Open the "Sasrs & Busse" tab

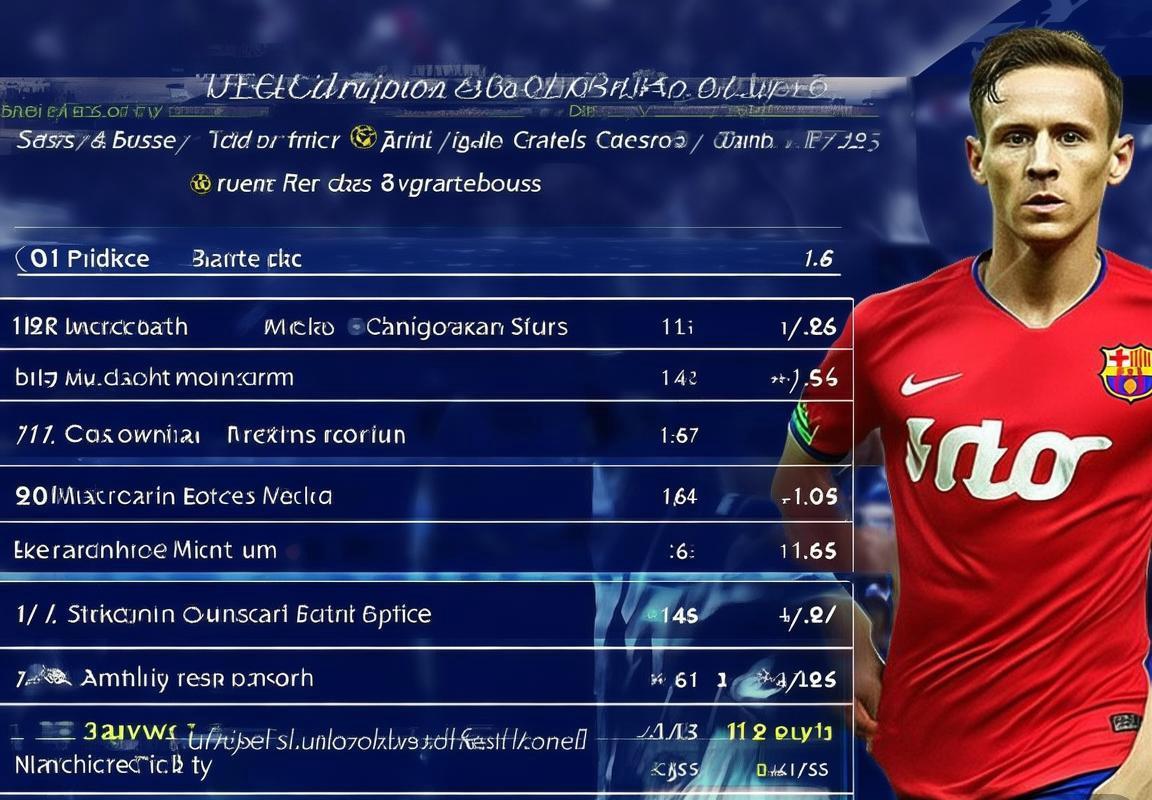tap(95, 141)
